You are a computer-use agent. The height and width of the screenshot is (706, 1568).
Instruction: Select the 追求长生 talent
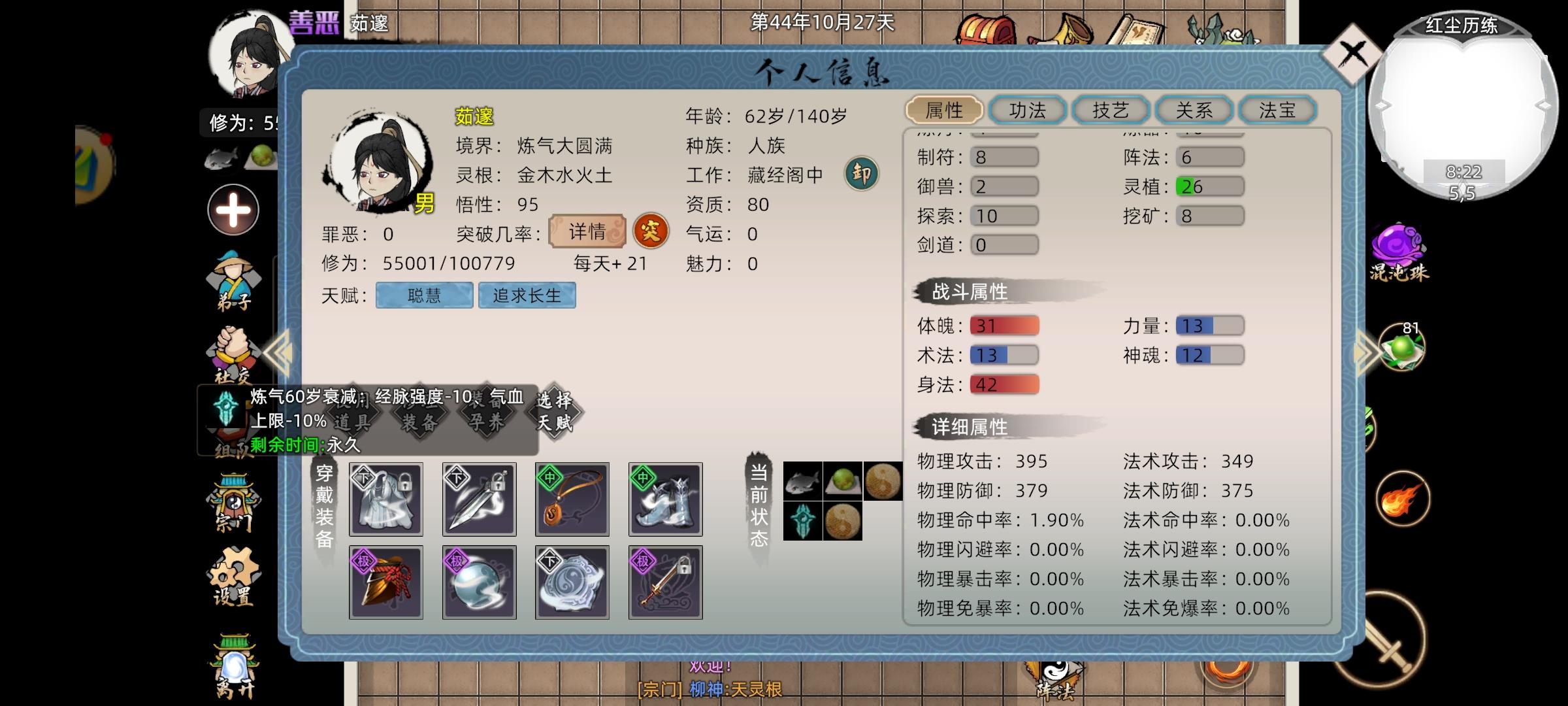tap(527, 295)
